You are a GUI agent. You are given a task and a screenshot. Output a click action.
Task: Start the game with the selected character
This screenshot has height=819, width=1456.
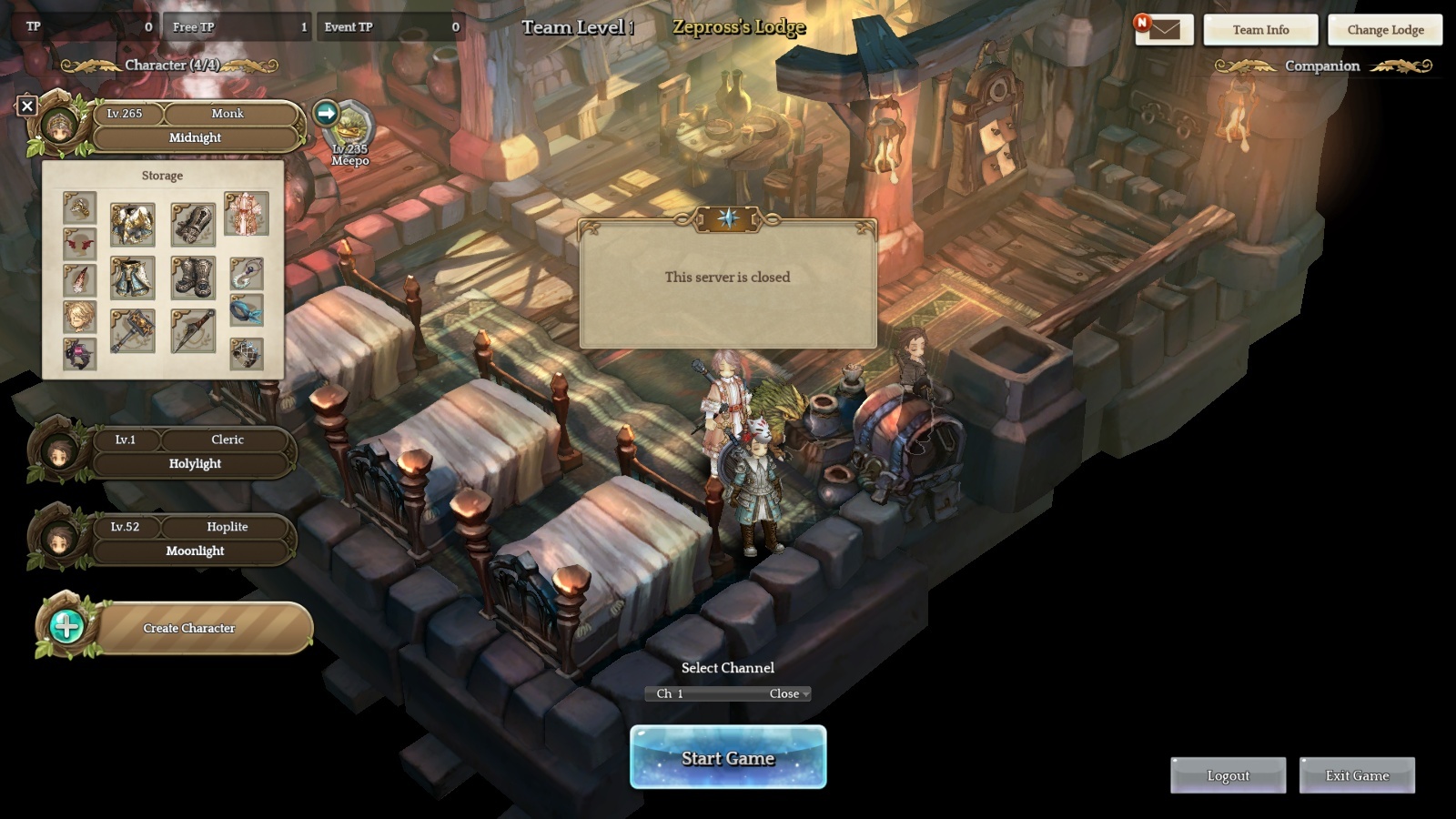[728, 757]
